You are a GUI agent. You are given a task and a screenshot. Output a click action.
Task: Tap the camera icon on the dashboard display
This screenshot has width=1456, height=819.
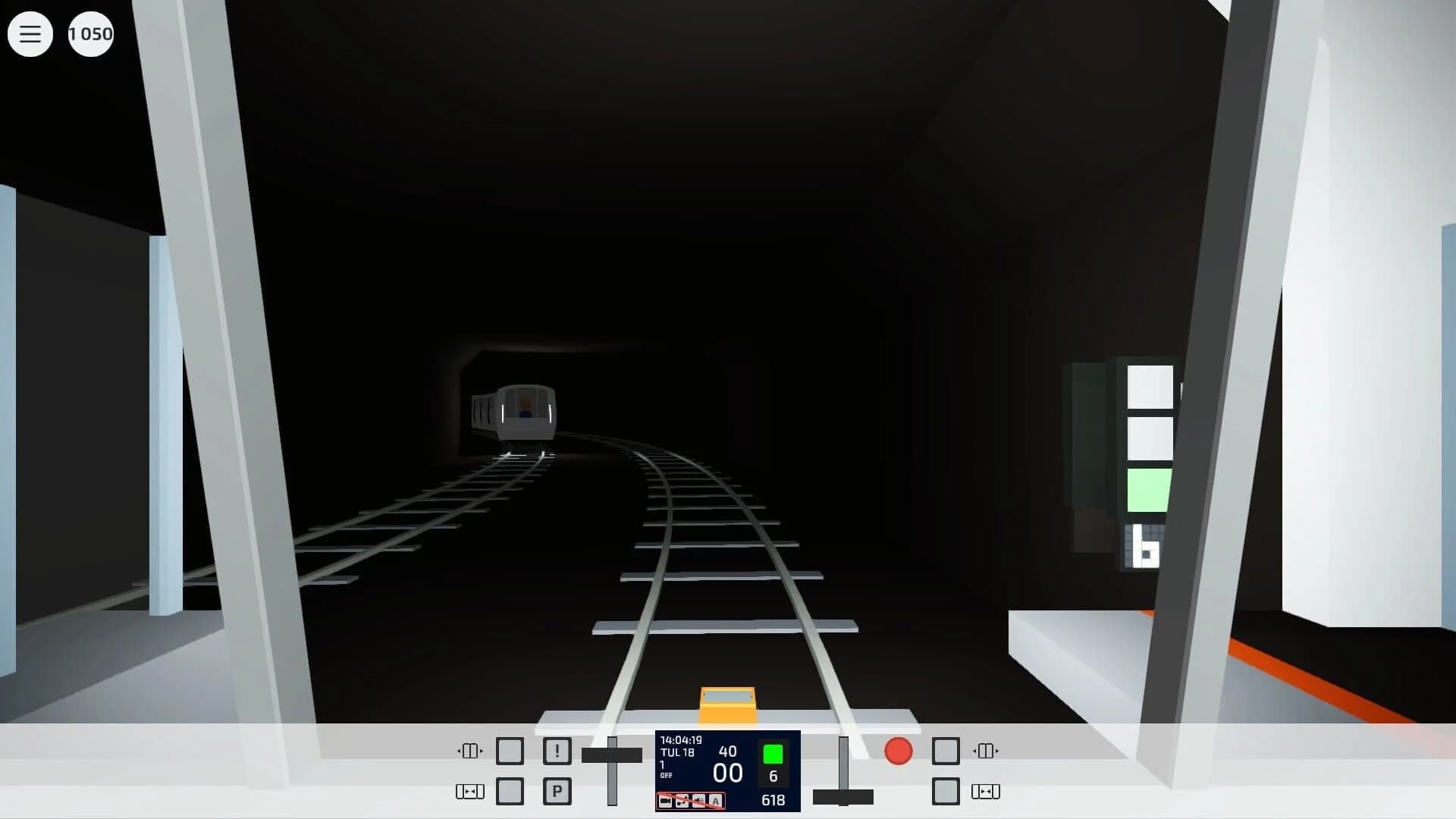tap(664, 801)
